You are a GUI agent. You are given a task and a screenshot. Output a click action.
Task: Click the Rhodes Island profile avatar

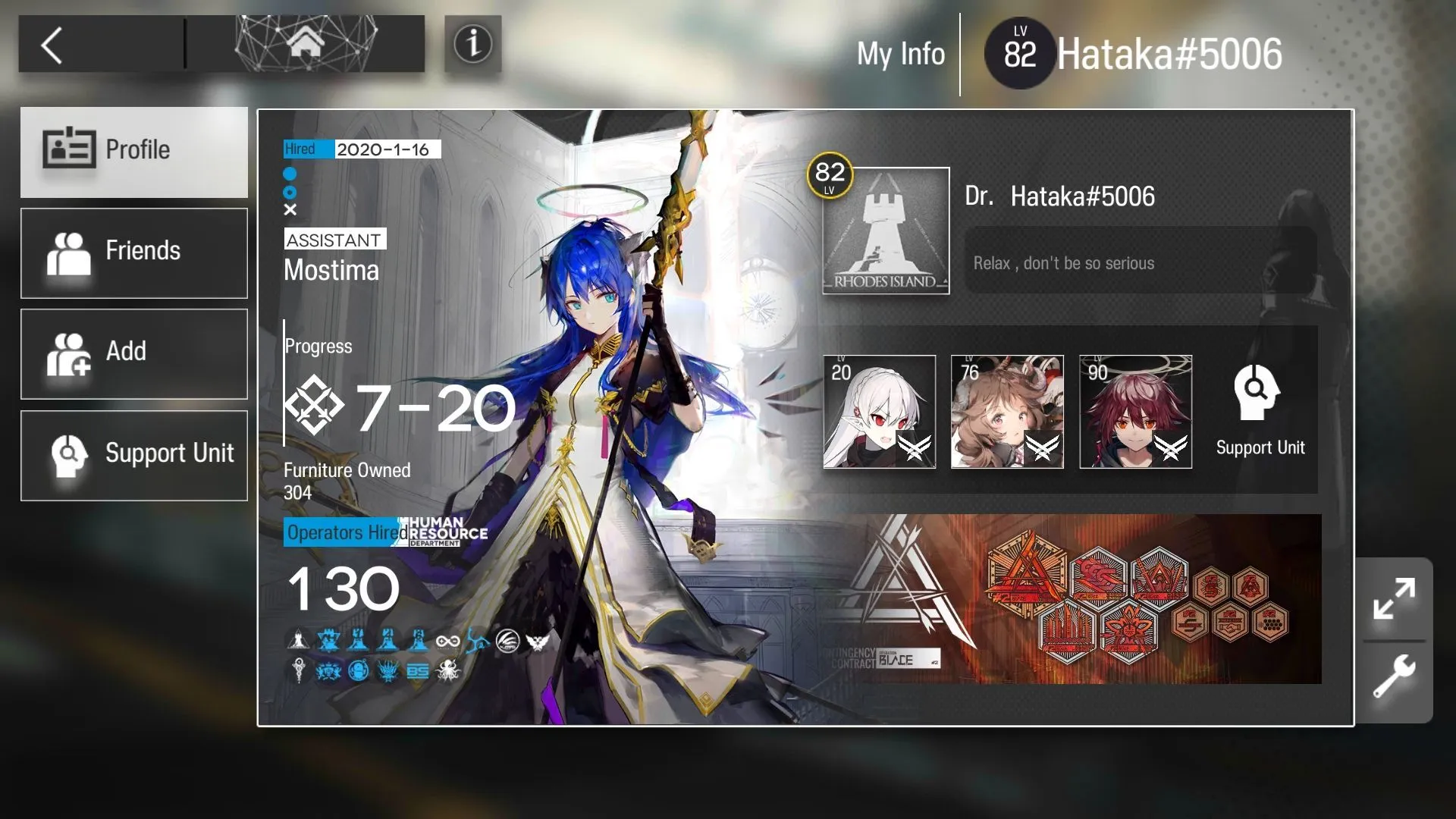click(886, 231)
